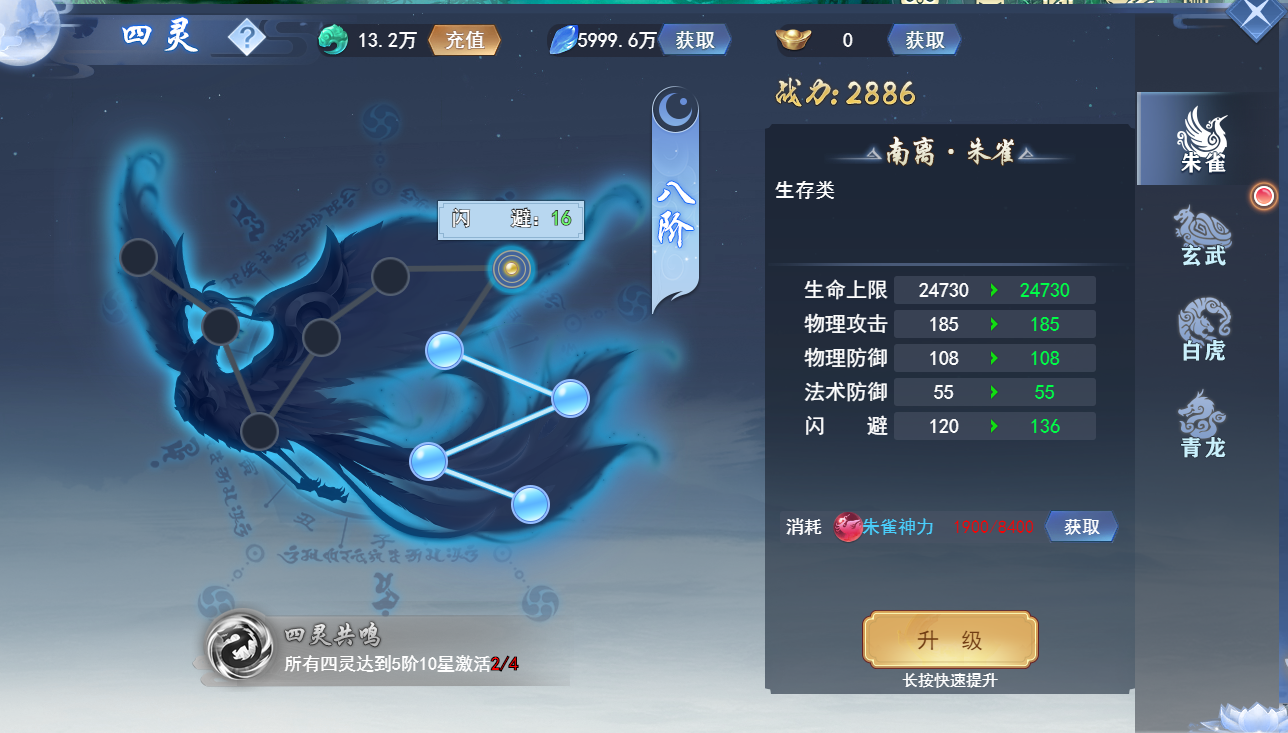Select the 玄武 tab
Screen dimensions: 1288x733
coord(1202,236)
